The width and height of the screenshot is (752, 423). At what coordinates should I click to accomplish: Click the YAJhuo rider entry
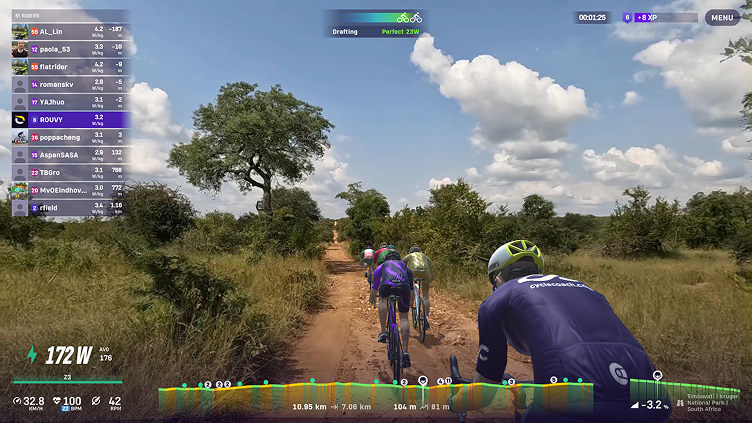[x=70, y=102]
